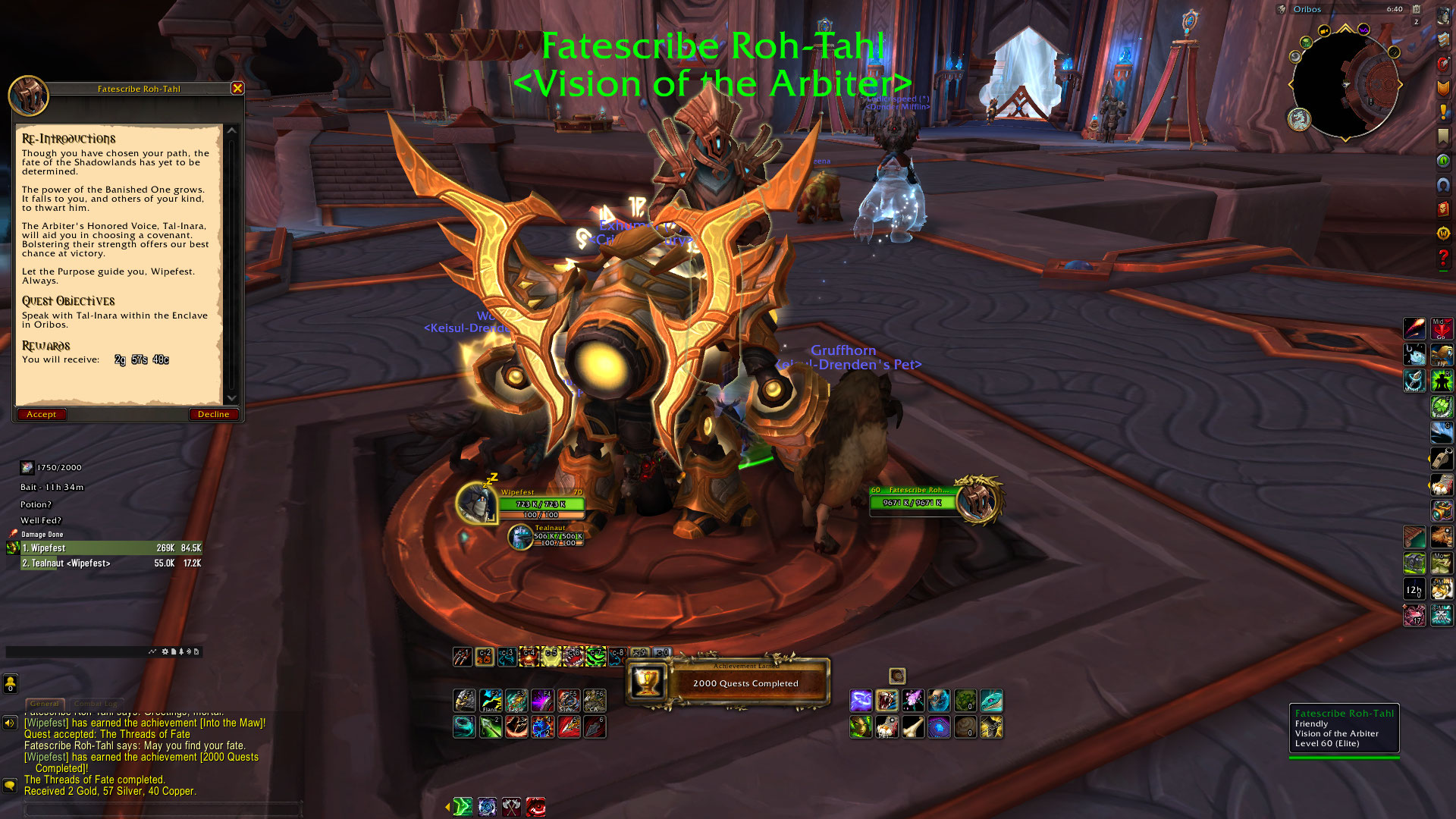
Task: Open the calendar button beside the clock
Action: tap(1416, 10)
